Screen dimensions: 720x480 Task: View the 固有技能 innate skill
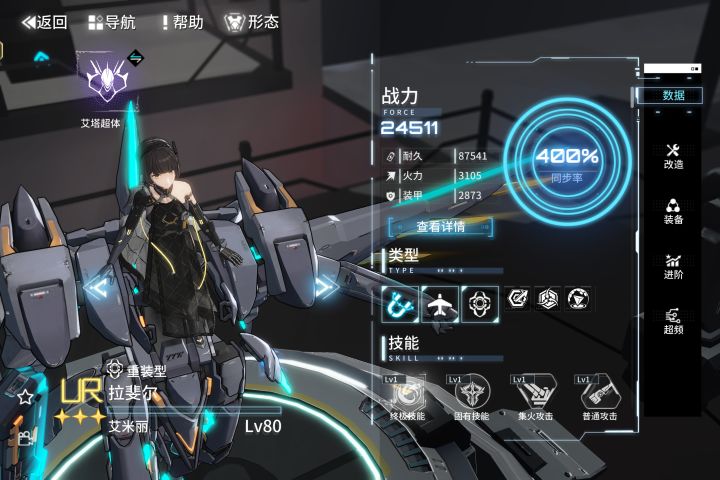[472, 394]
